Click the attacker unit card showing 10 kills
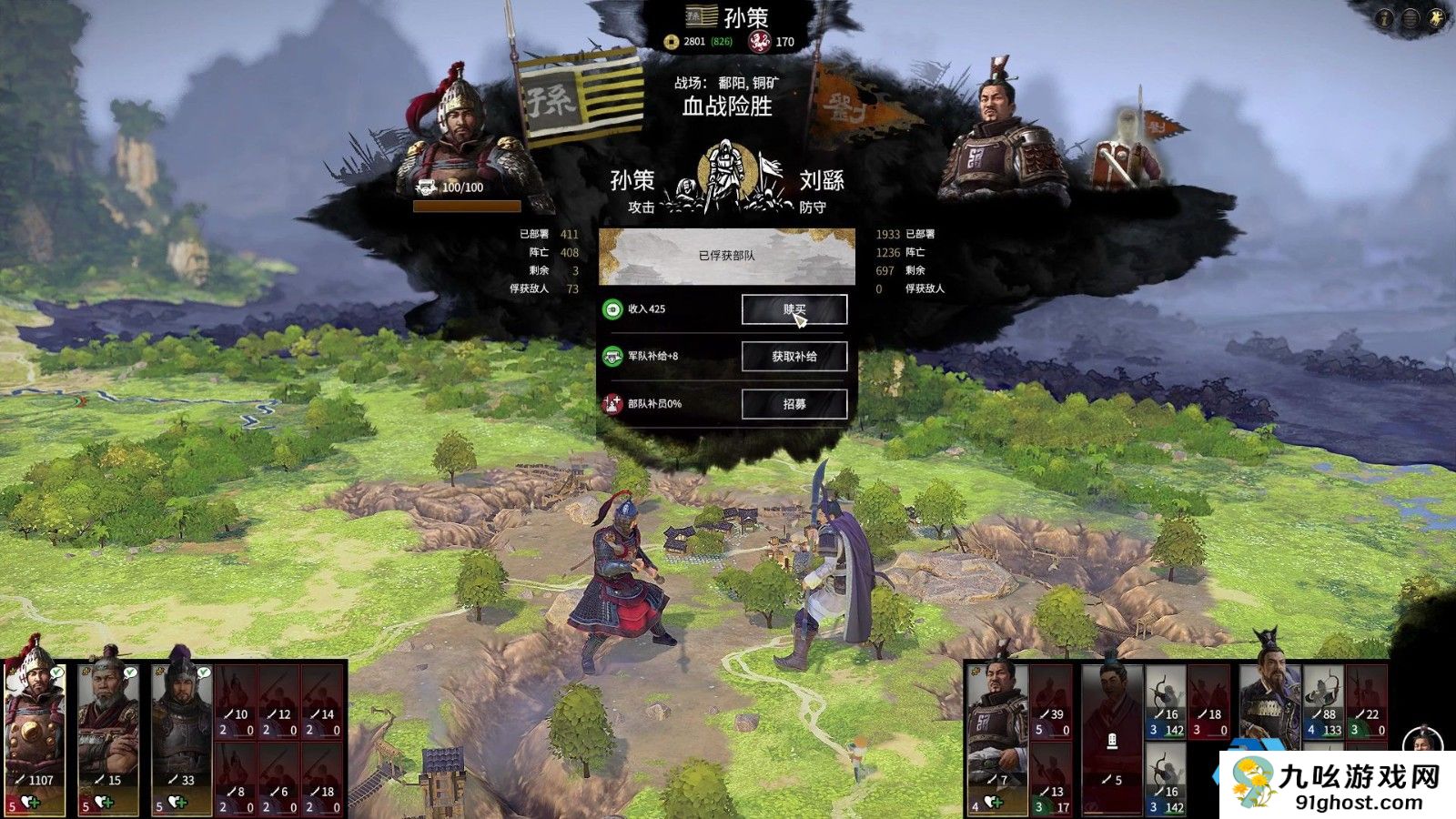Screen dimensions: 1456x819 pyautogui.click(x=235, y=703)
